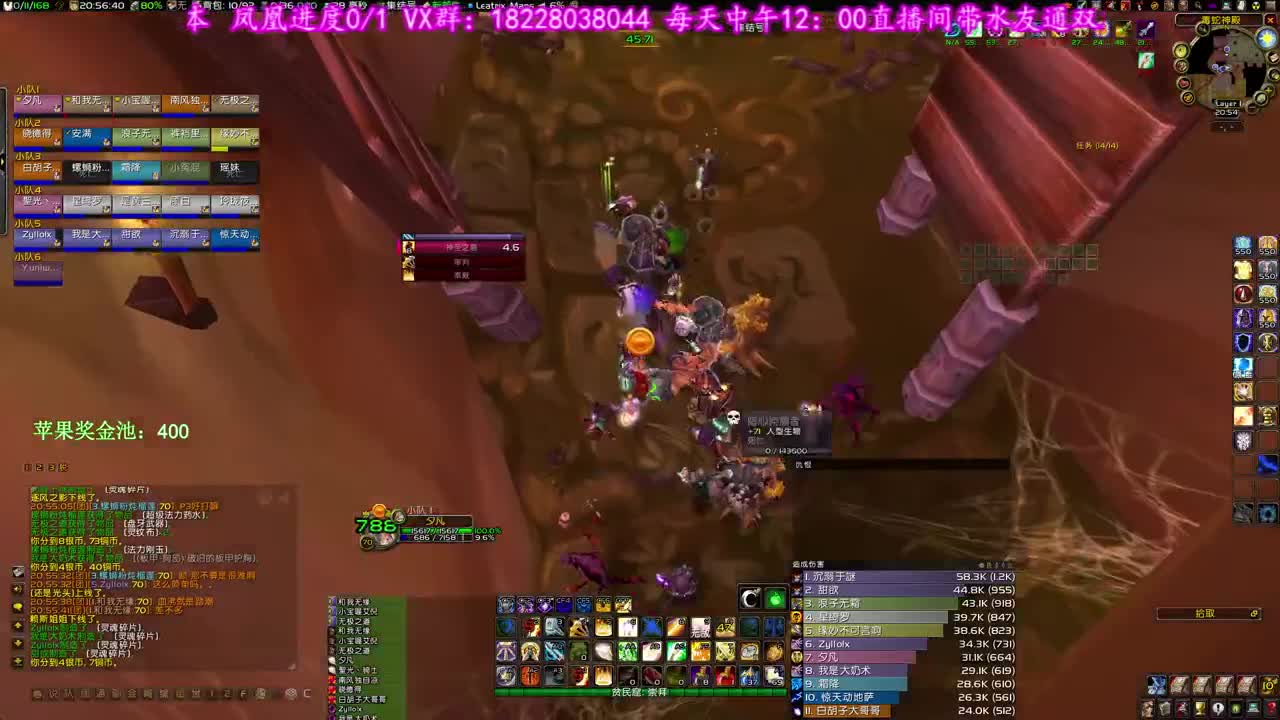Click the tracking magnifier button on the minimap
The width and height of the screenshot is (1280, 720).
point(1201,28)
